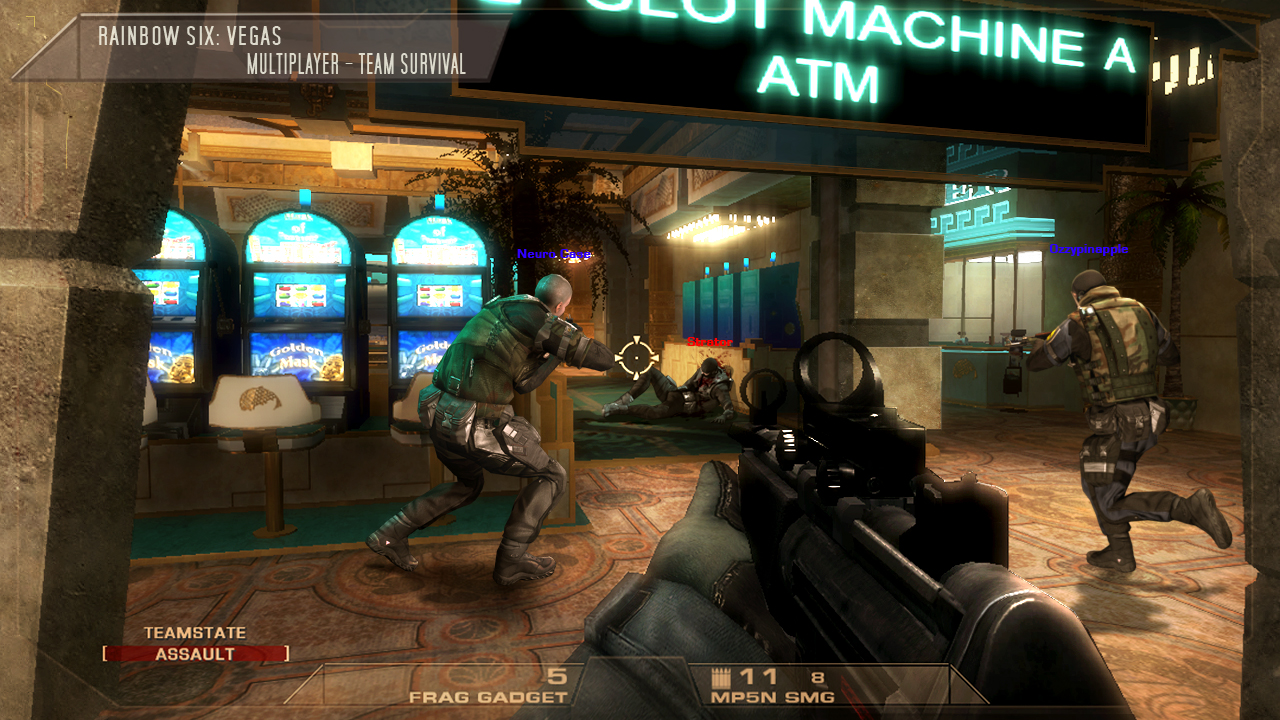
Task: Expand the TEAMSTATE label above the assault banner
Action: click(x=196, y=634)
